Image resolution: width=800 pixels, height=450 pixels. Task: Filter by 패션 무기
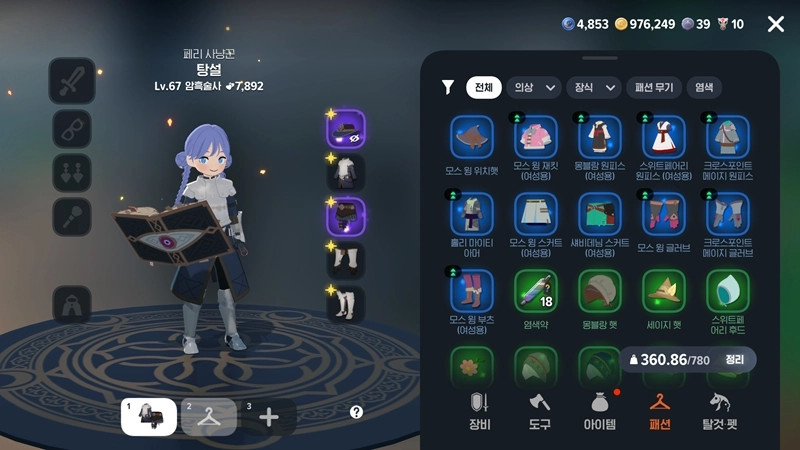[x=654, y=87]
